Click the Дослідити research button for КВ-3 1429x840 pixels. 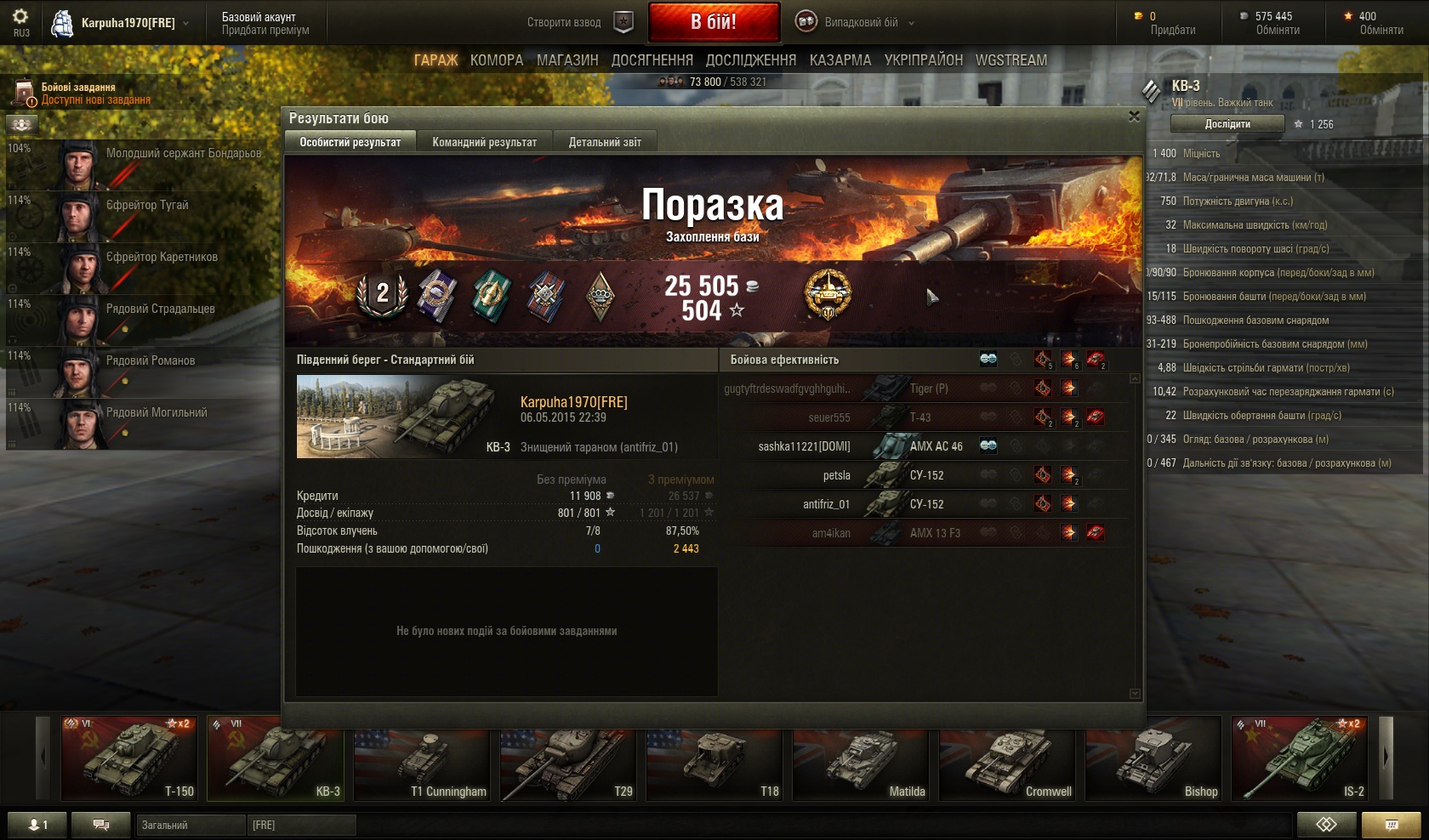[x=1227, y=124]
